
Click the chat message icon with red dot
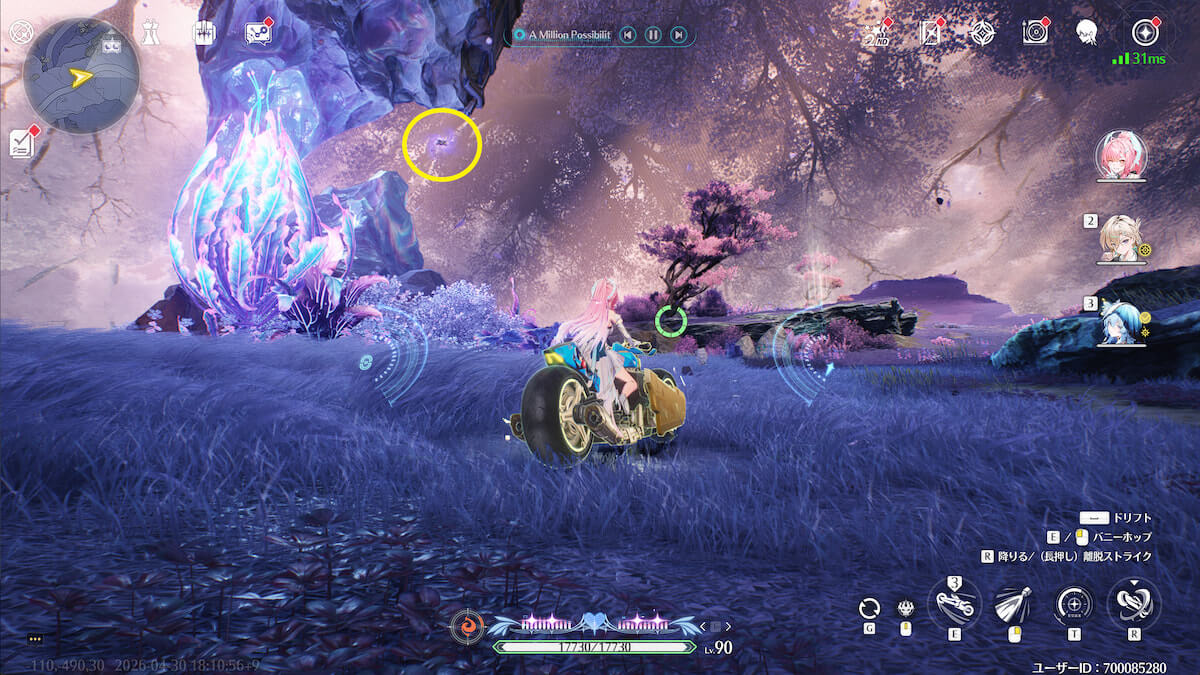[x=258, y=32]
